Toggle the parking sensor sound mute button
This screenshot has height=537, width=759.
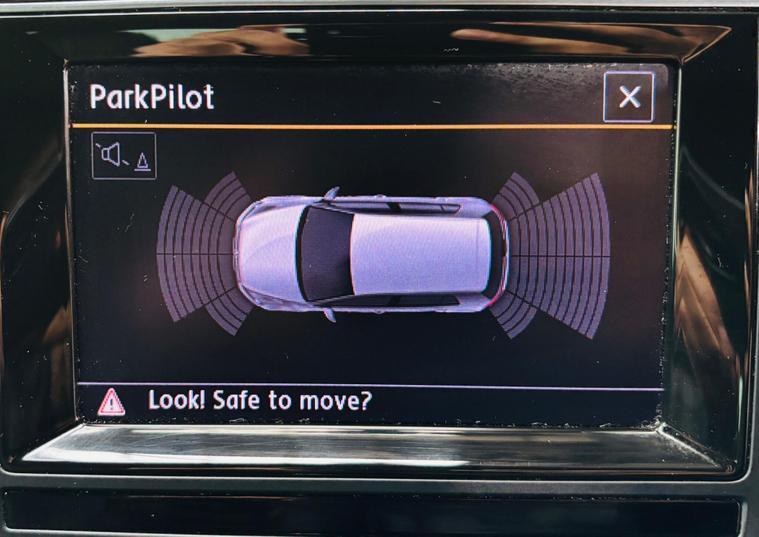[x=124, y=156]
